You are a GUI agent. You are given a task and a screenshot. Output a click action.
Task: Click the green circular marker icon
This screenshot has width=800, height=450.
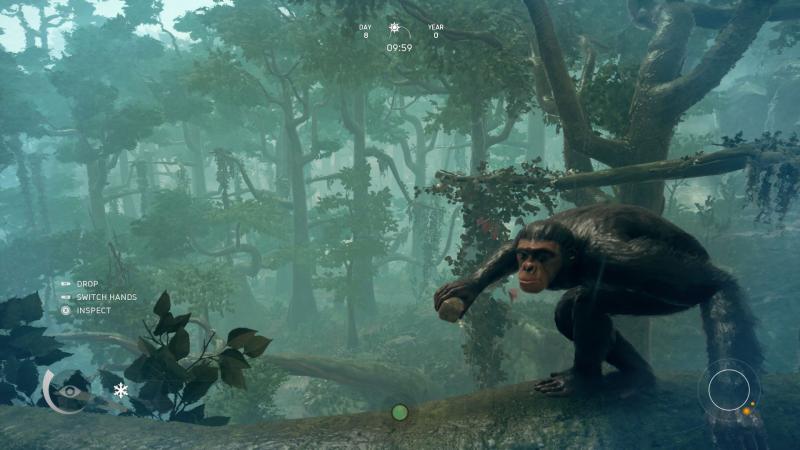tap(400, 412)
